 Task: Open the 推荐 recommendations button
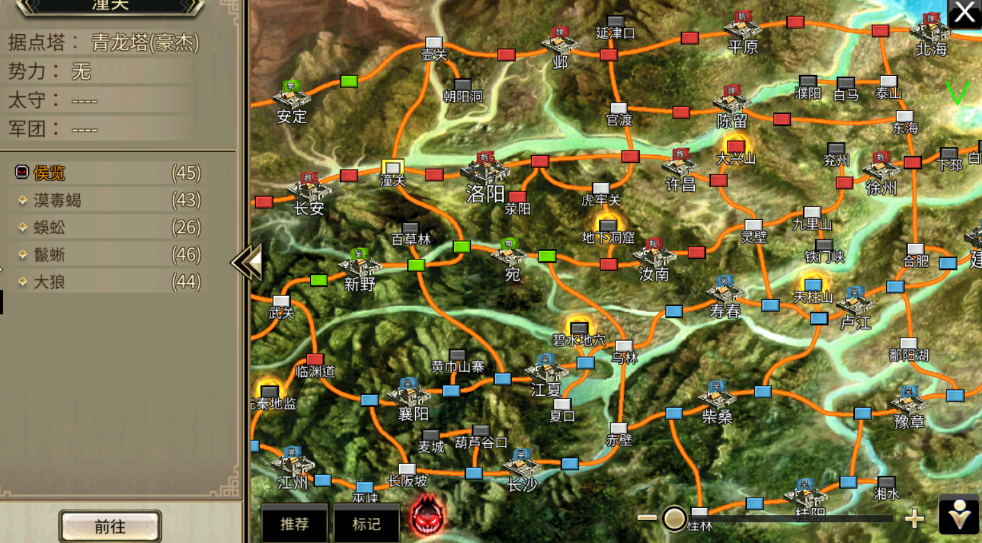pos(295,523)
